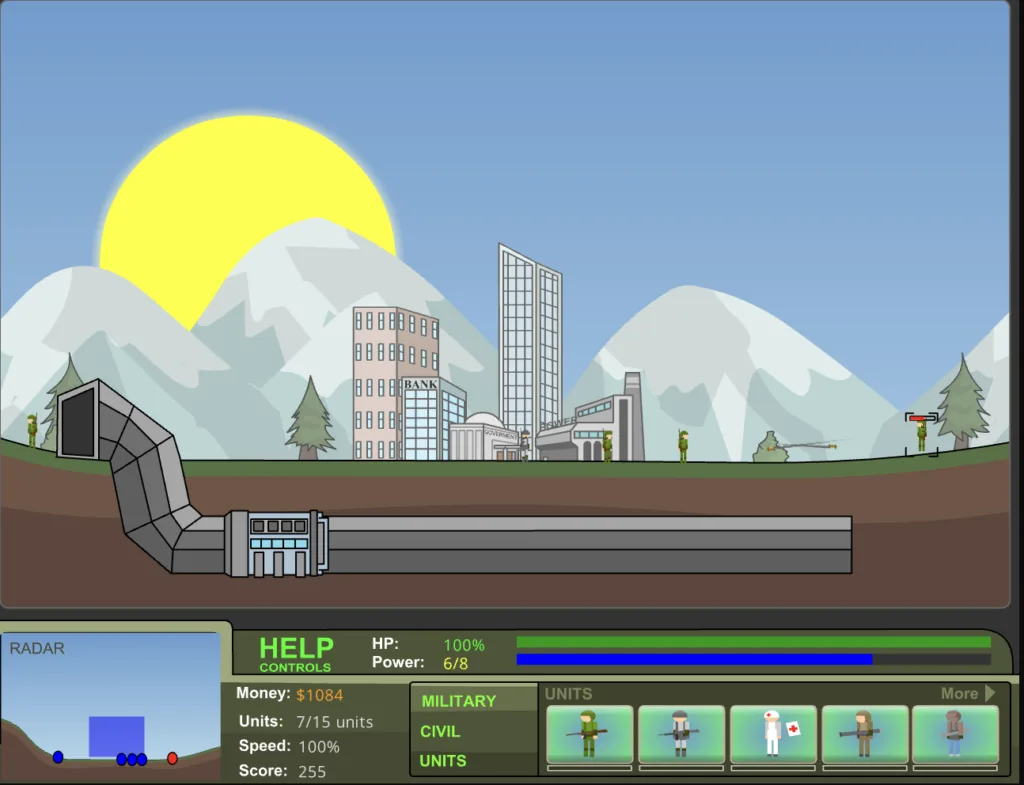Pick the brown bazooka soldier unit

click(x=865, y=735)
